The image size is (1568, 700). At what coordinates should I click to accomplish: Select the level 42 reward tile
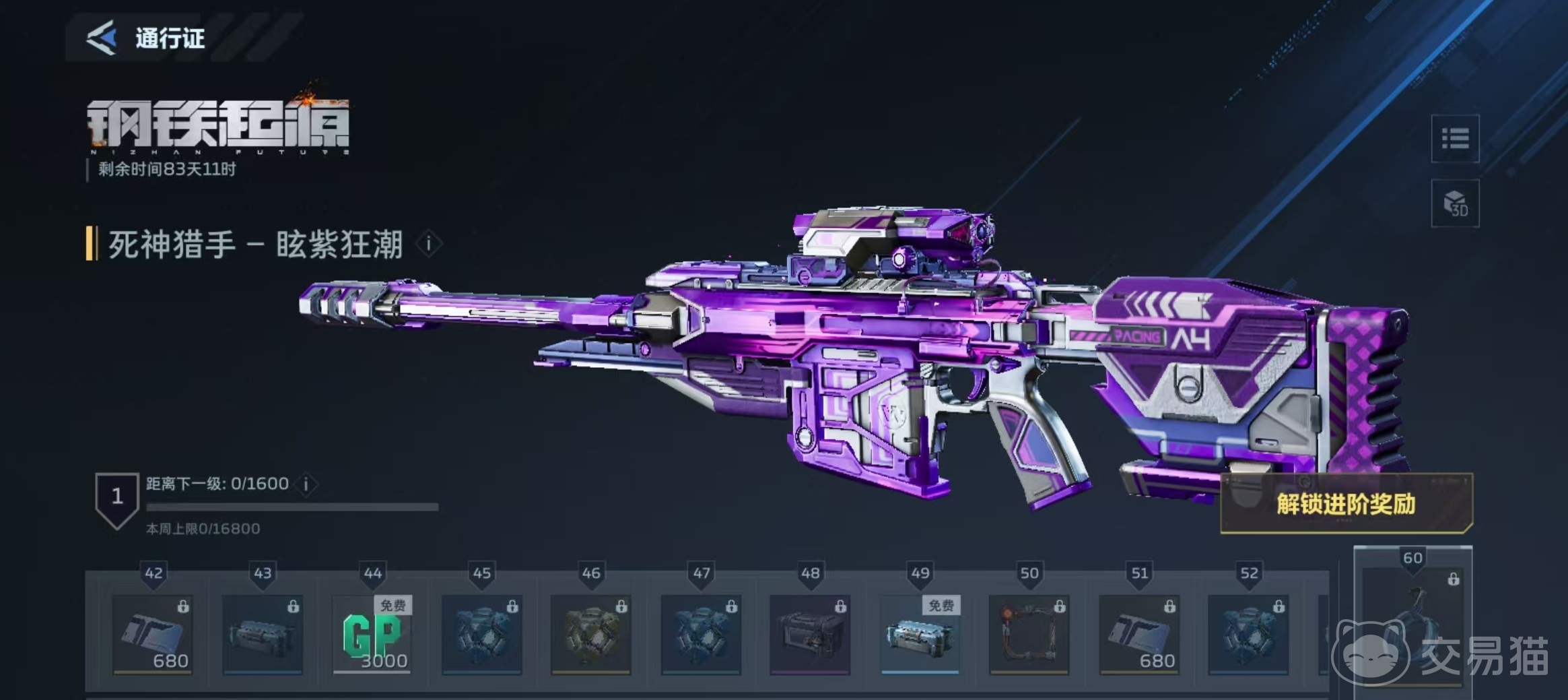coord(153,634)
